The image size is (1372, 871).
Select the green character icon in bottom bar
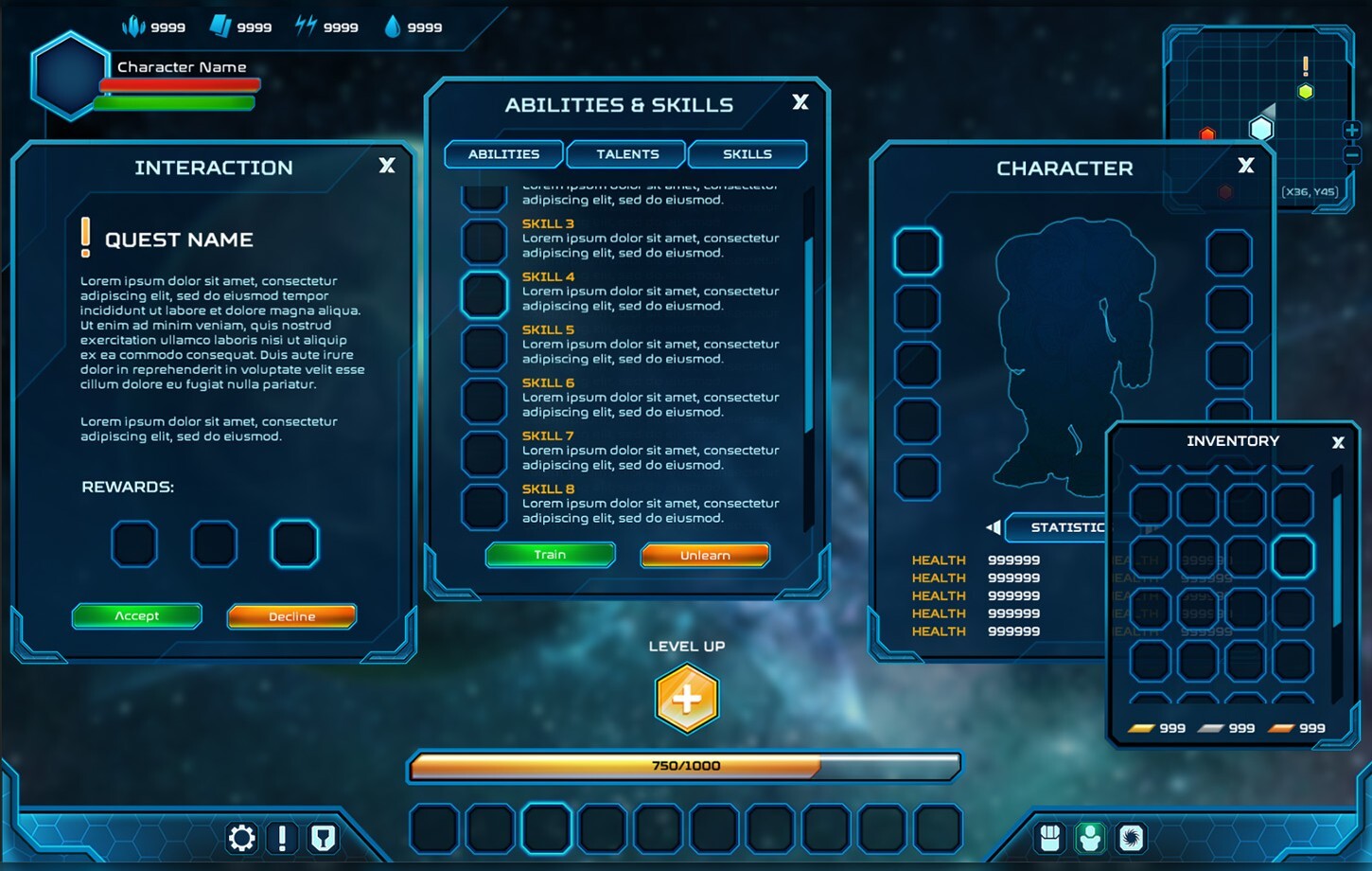[x=1090, y=837]
